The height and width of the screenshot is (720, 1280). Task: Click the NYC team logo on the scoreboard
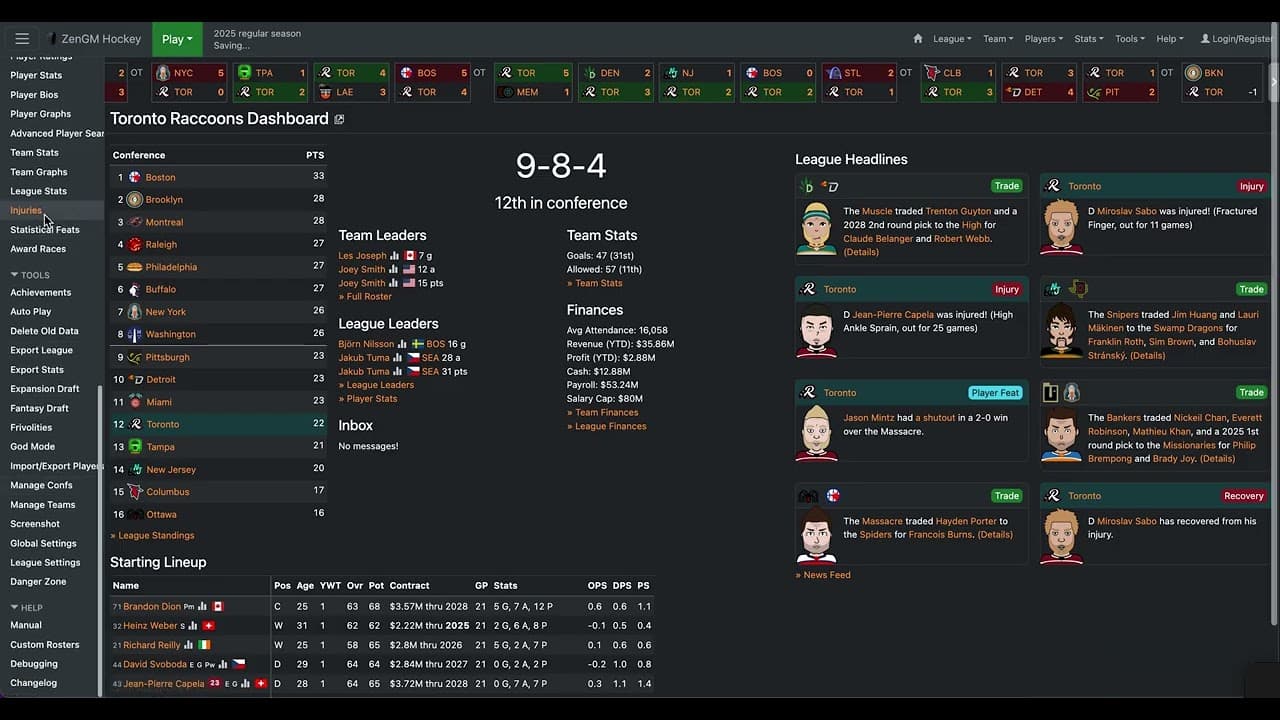click(x=161, y=72)
